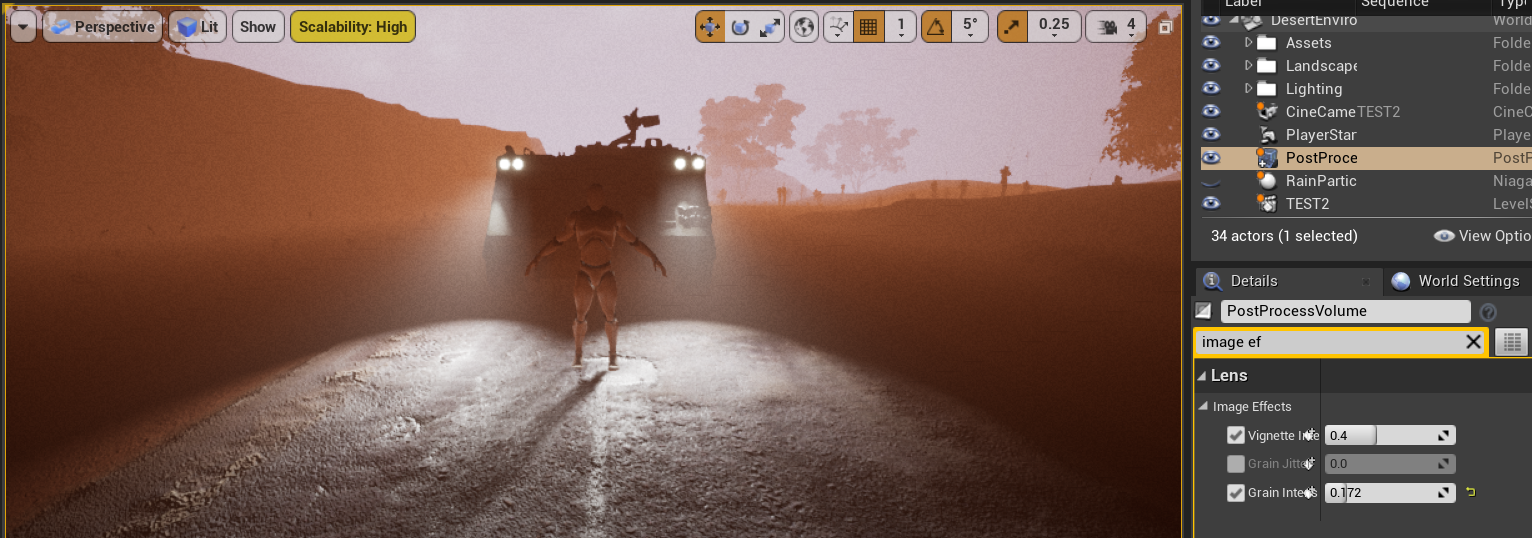The width and height of the screenshot is (1532, 538).
Task: Toggle the world/local coordinate globe icon
Action: [803, 27]
